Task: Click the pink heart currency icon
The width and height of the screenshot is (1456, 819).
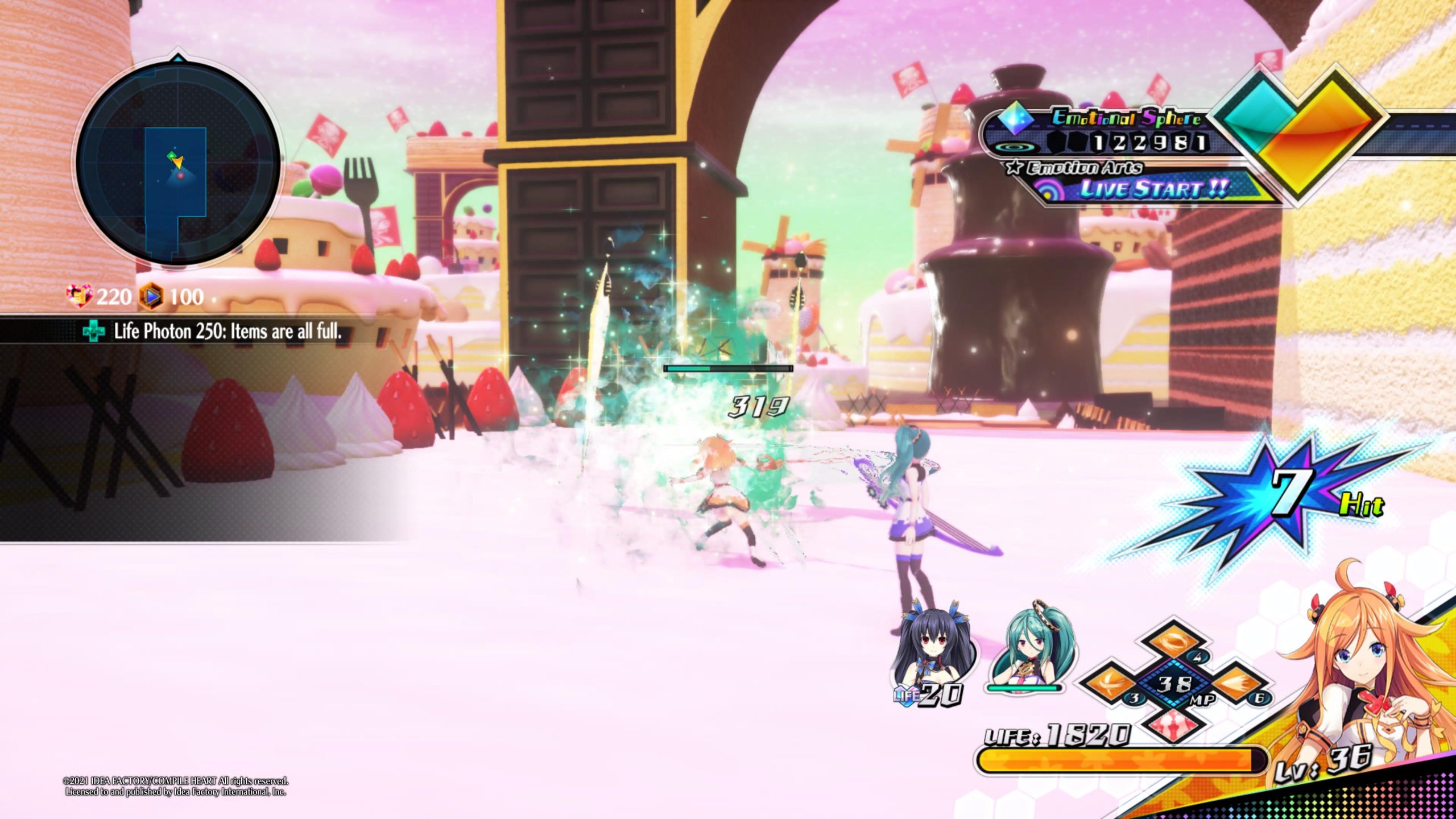Action: point(78,296)
